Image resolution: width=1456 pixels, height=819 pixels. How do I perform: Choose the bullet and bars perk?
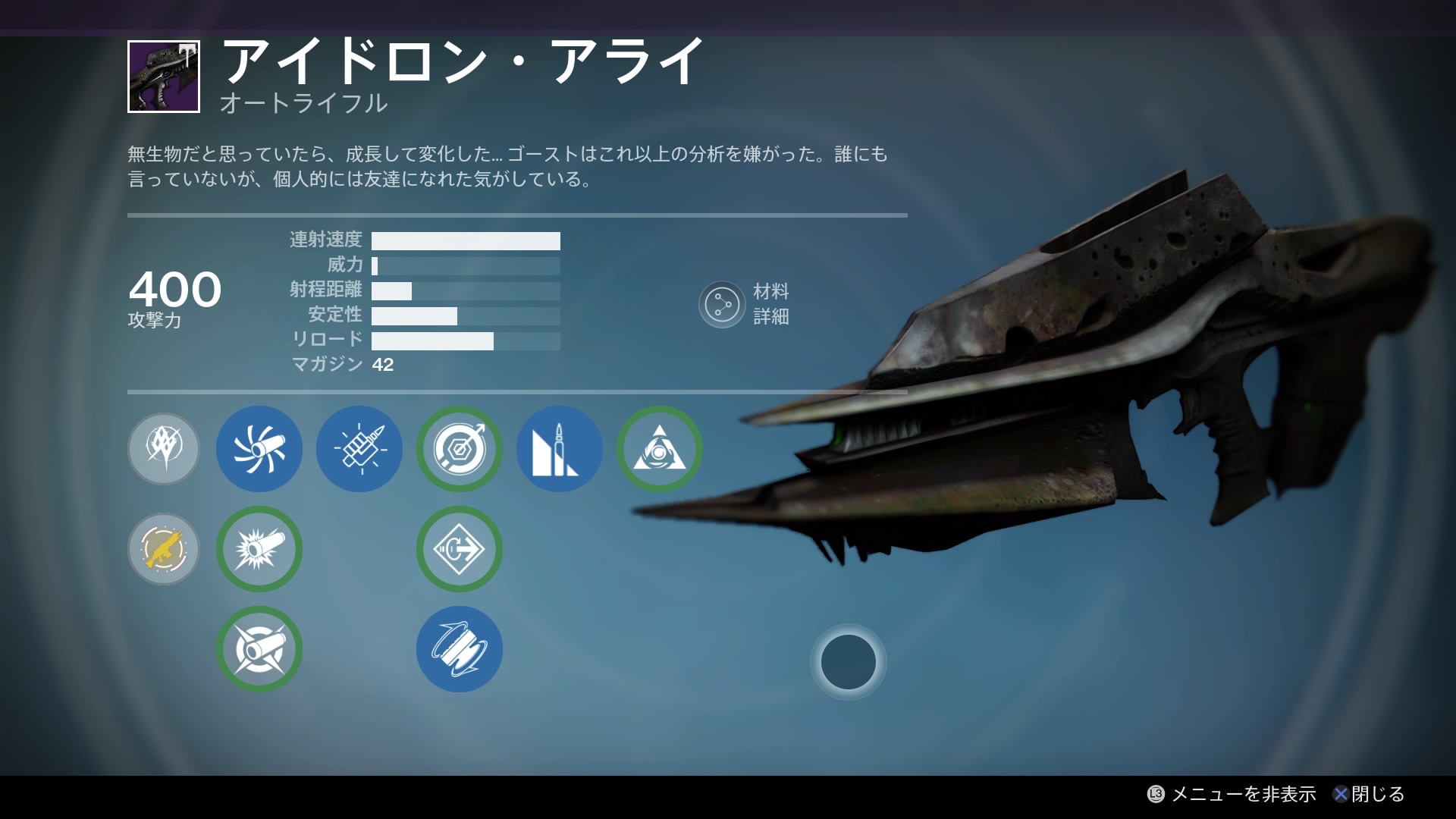pyautogui.click(x=560, y=449)
